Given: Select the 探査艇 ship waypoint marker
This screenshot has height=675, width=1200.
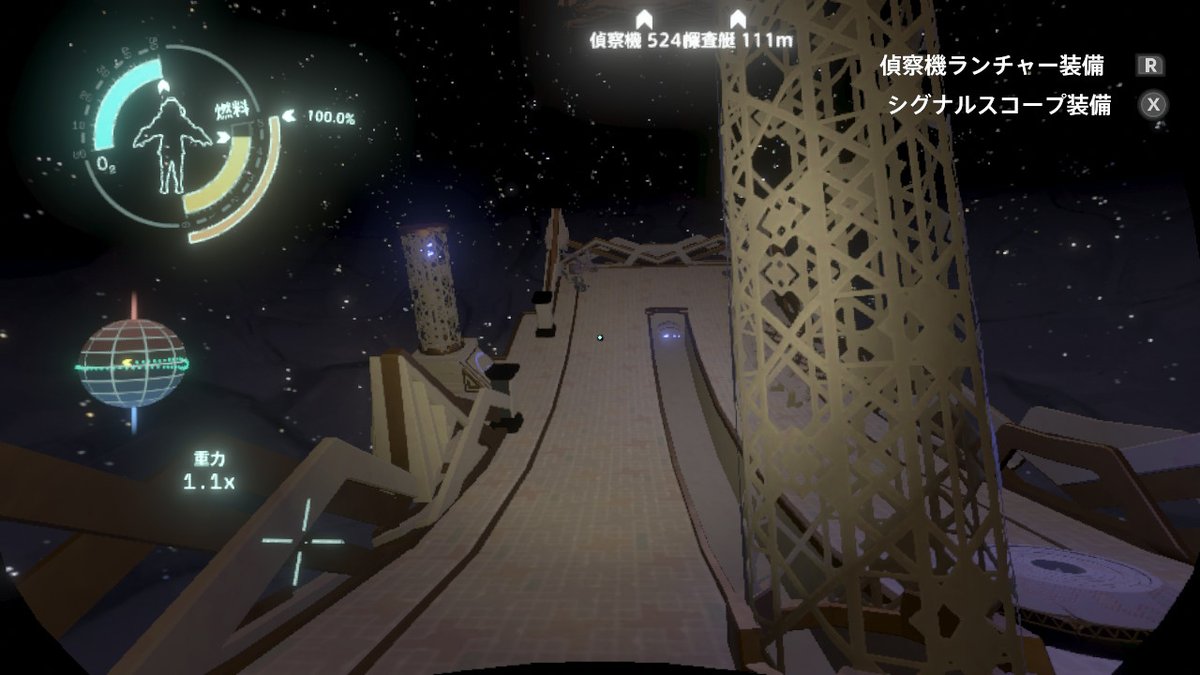Looking at the screenshot, I should 738,19.
